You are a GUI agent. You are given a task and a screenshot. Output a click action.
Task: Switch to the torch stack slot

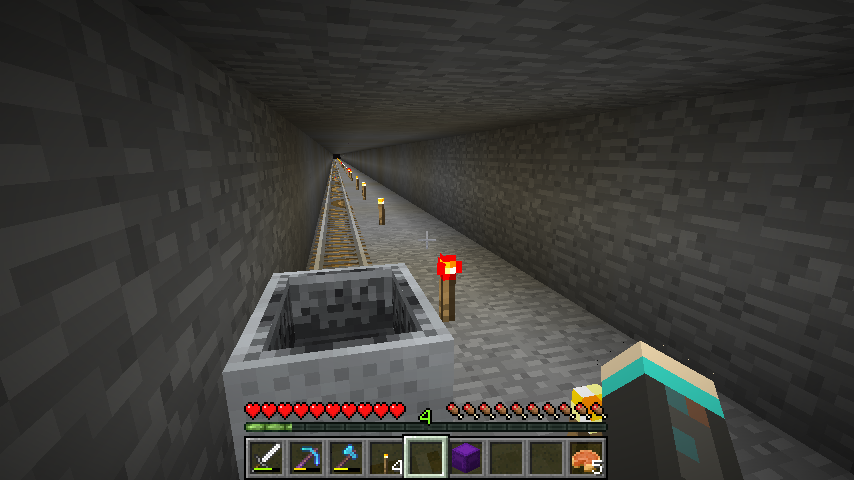coord(386,459)
